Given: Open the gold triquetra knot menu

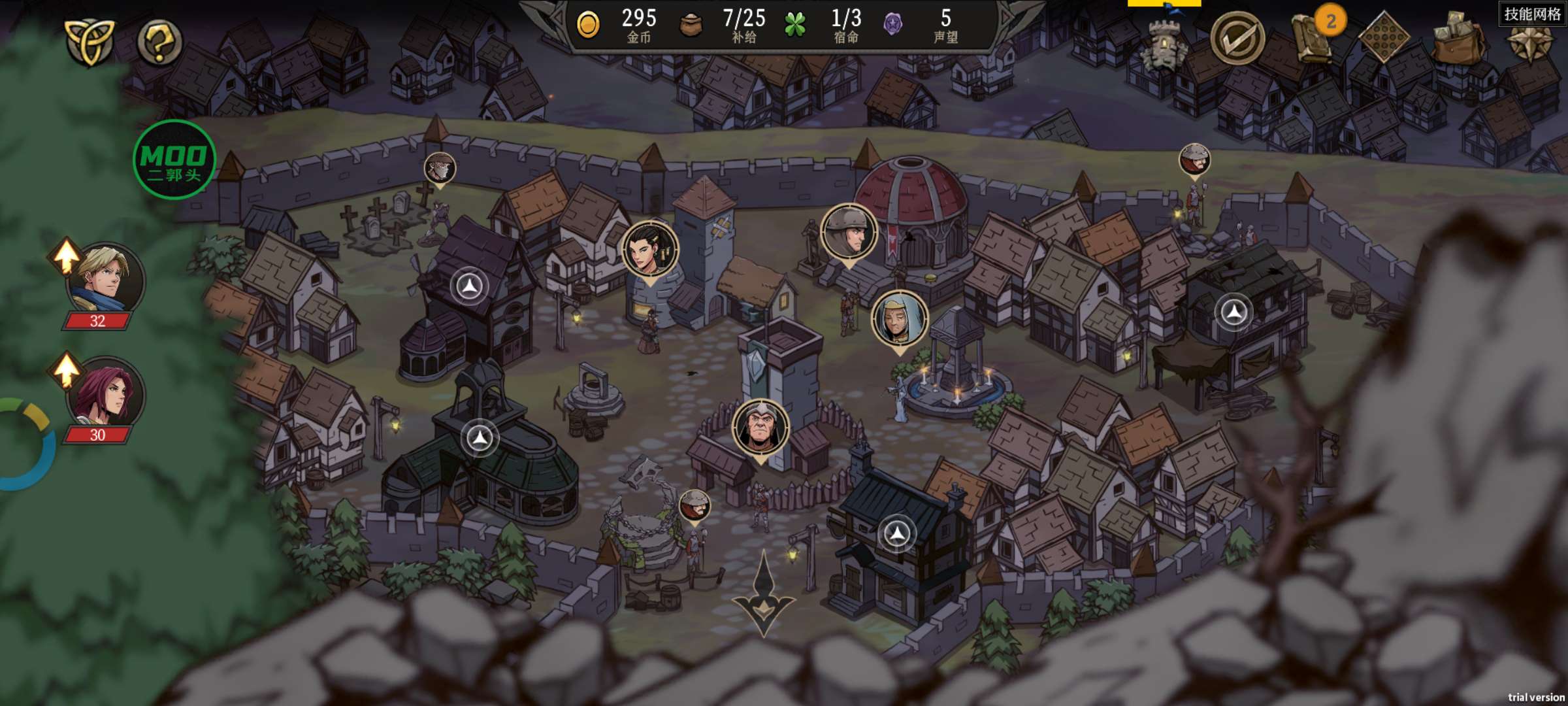Looking at the screenshot, I should 90,41.
